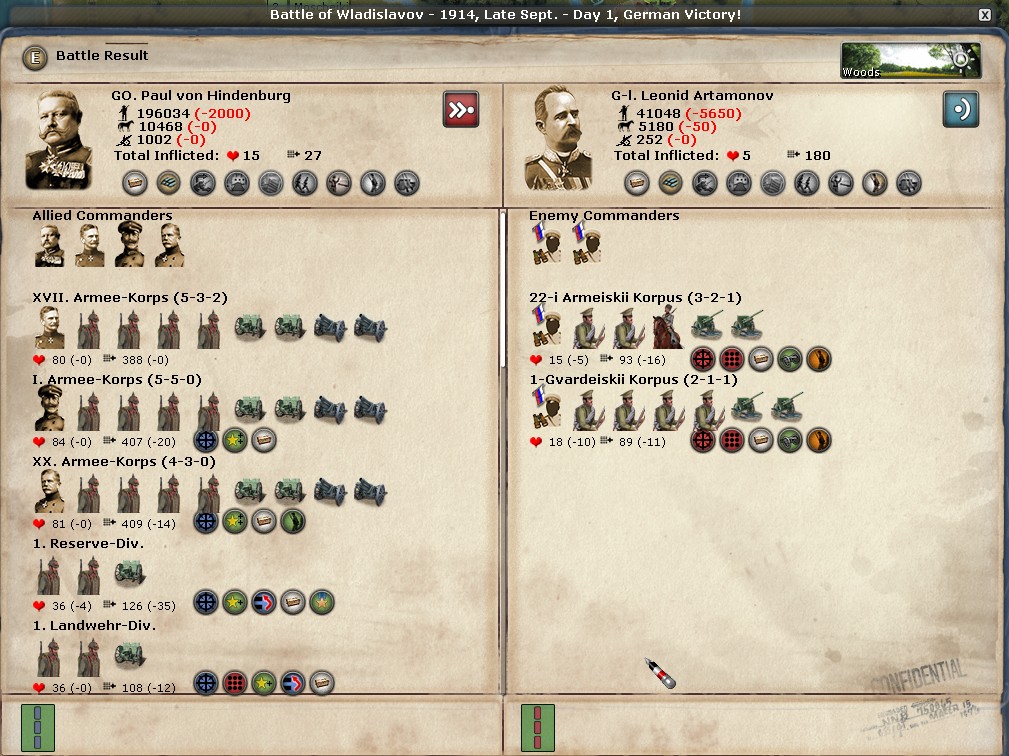
Task: Click the green leaf icon under XX. Armee-Korps
Action: [293, 521]
